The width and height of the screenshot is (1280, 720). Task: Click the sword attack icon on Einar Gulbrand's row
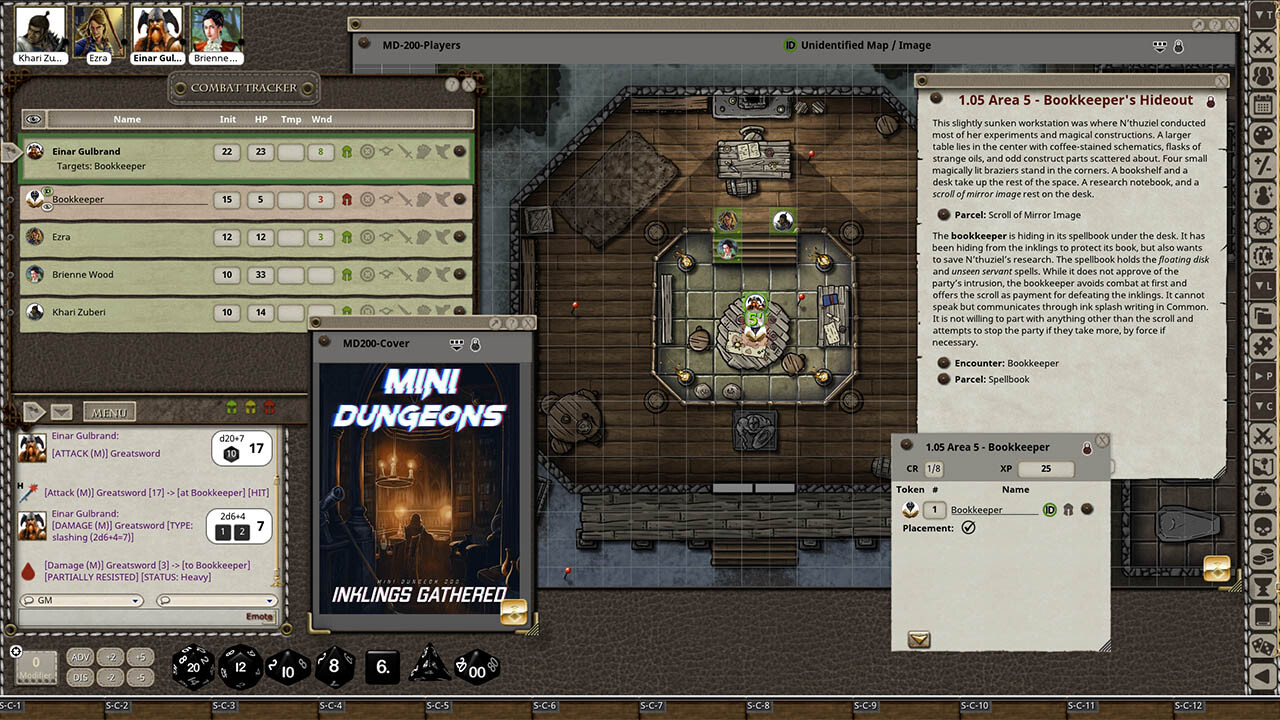[x=406, y=151]
